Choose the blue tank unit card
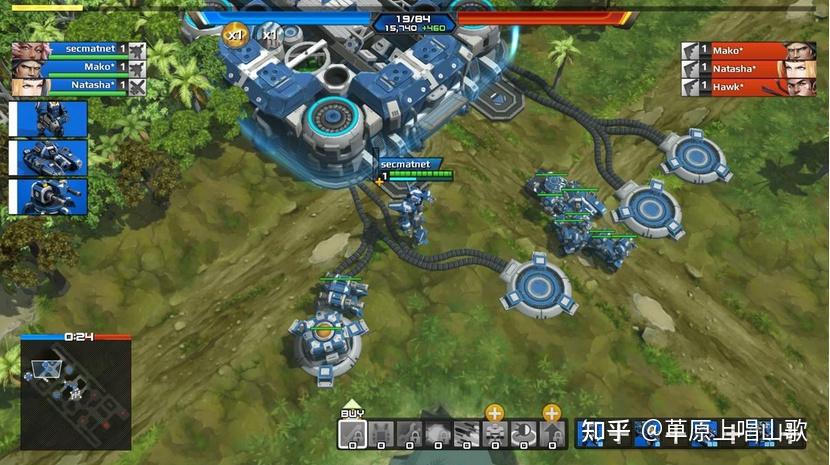Screen dimensions: 830x465 49,157
